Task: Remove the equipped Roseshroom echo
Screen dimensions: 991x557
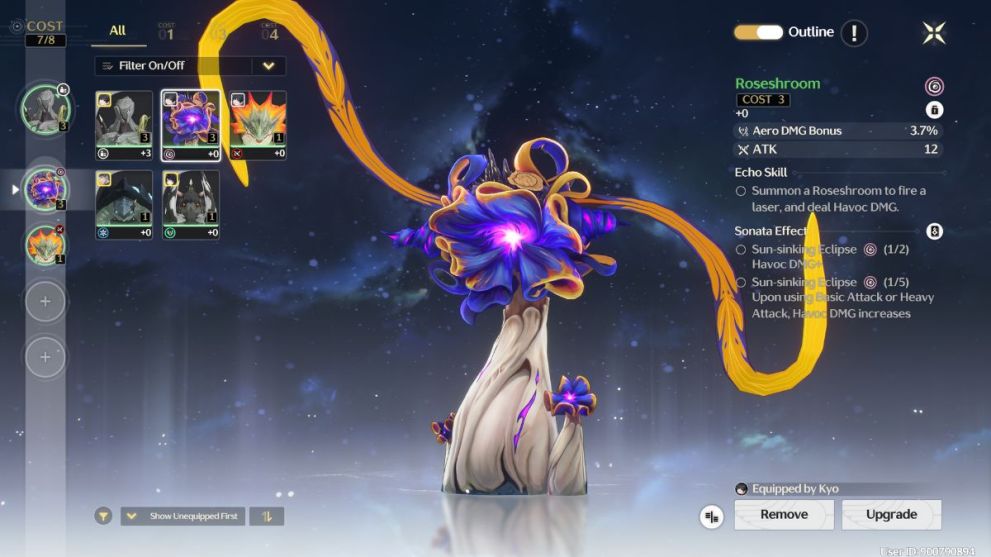Action: point(784,515)
